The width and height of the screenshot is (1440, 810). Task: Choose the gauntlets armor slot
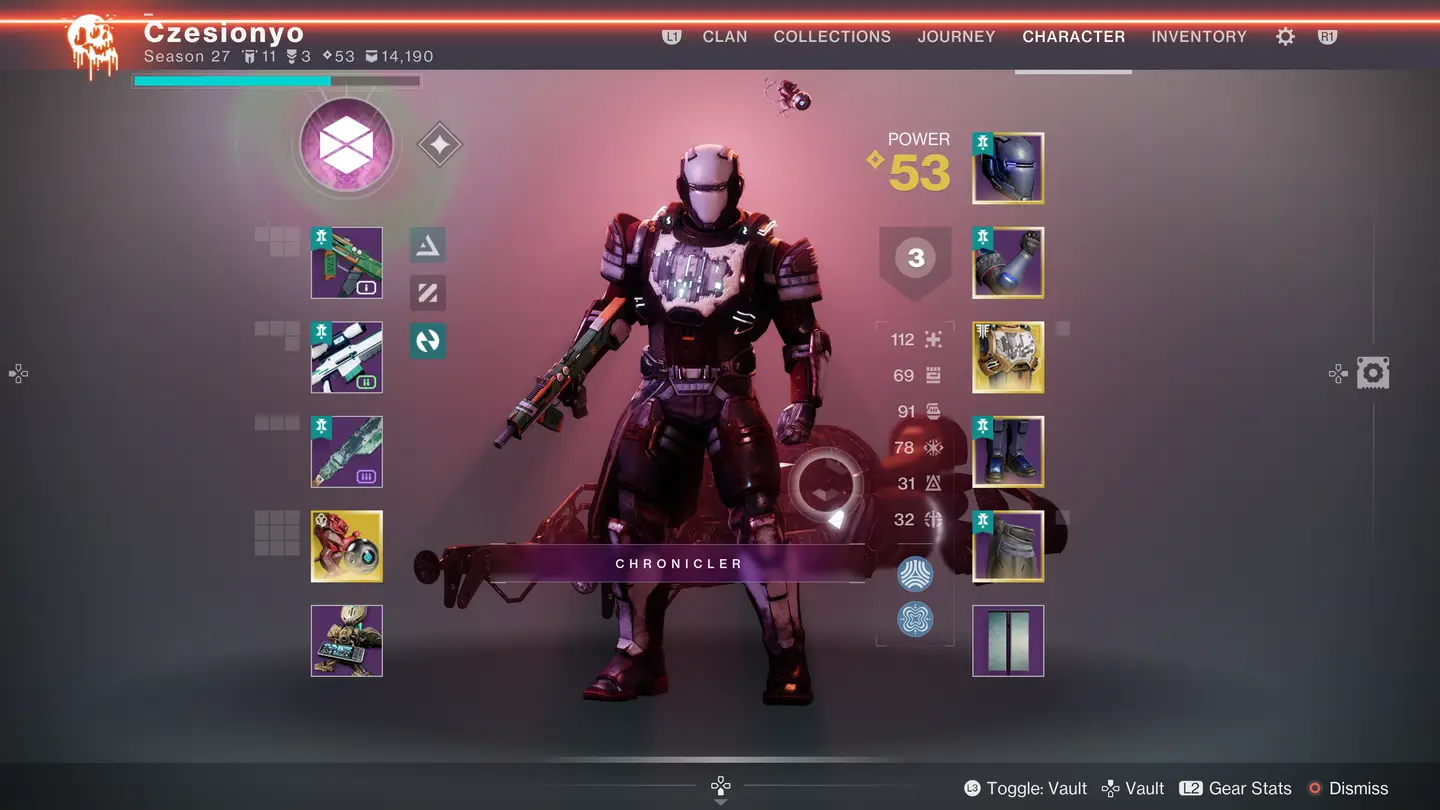pyautogui.click(x=1008, y=263)
